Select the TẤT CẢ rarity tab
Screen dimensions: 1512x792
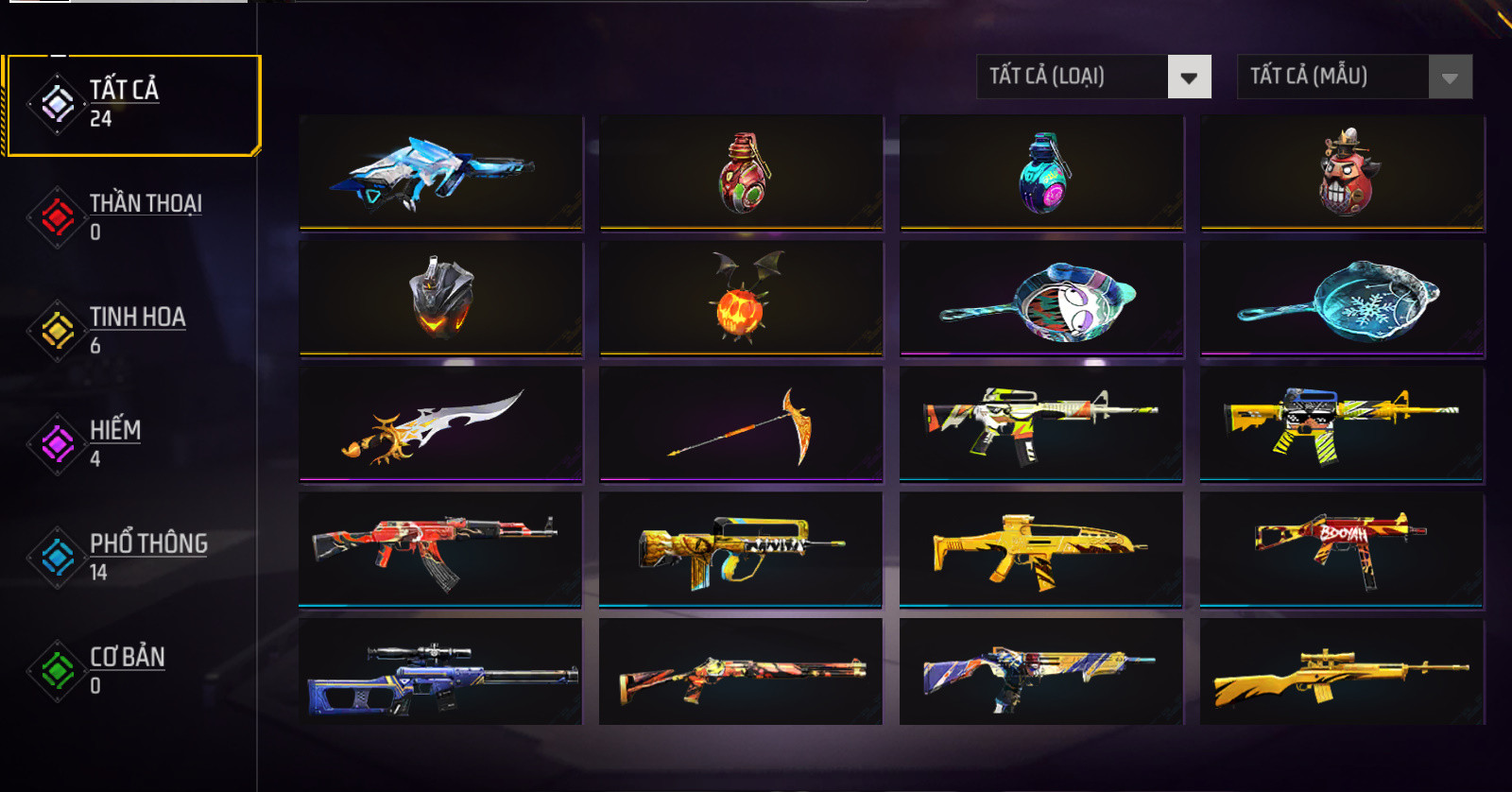pyautogui.click(x=132, y=104)
